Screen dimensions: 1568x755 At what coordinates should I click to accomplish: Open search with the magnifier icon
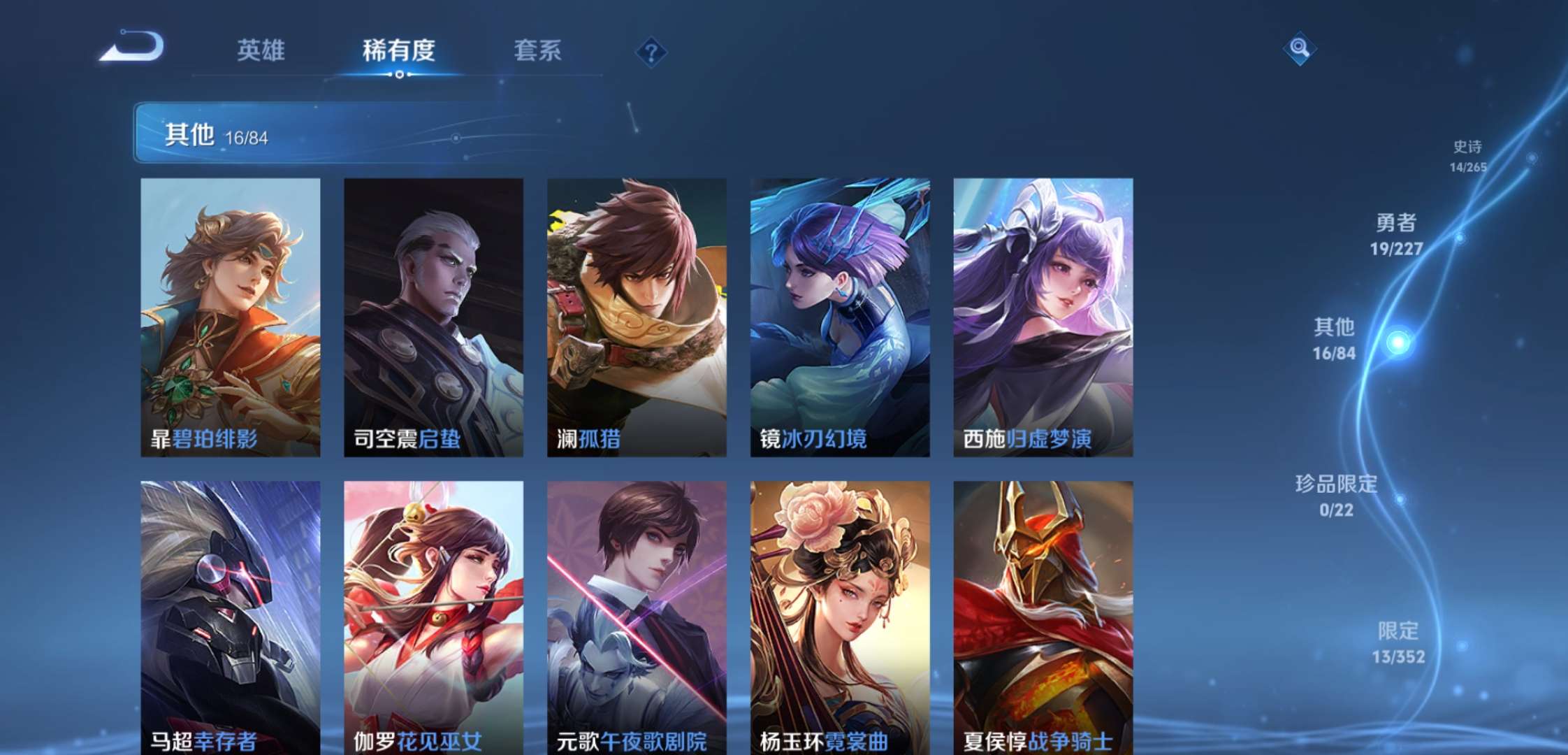pyautogui.click(x=1299, y=48)
